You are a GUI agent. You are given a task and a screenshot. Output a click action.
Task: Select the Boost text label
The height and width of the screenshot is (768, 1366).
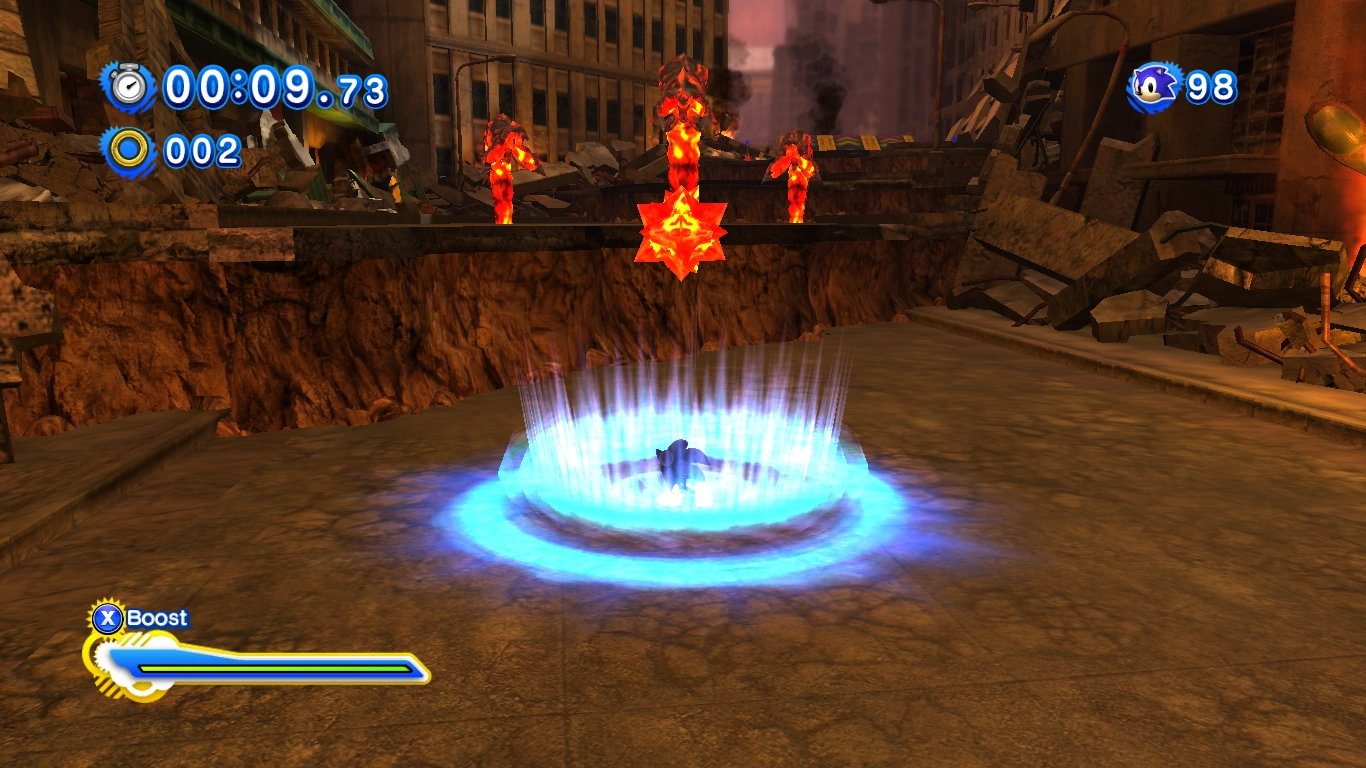pyautogui.click(x=157, y=618)
